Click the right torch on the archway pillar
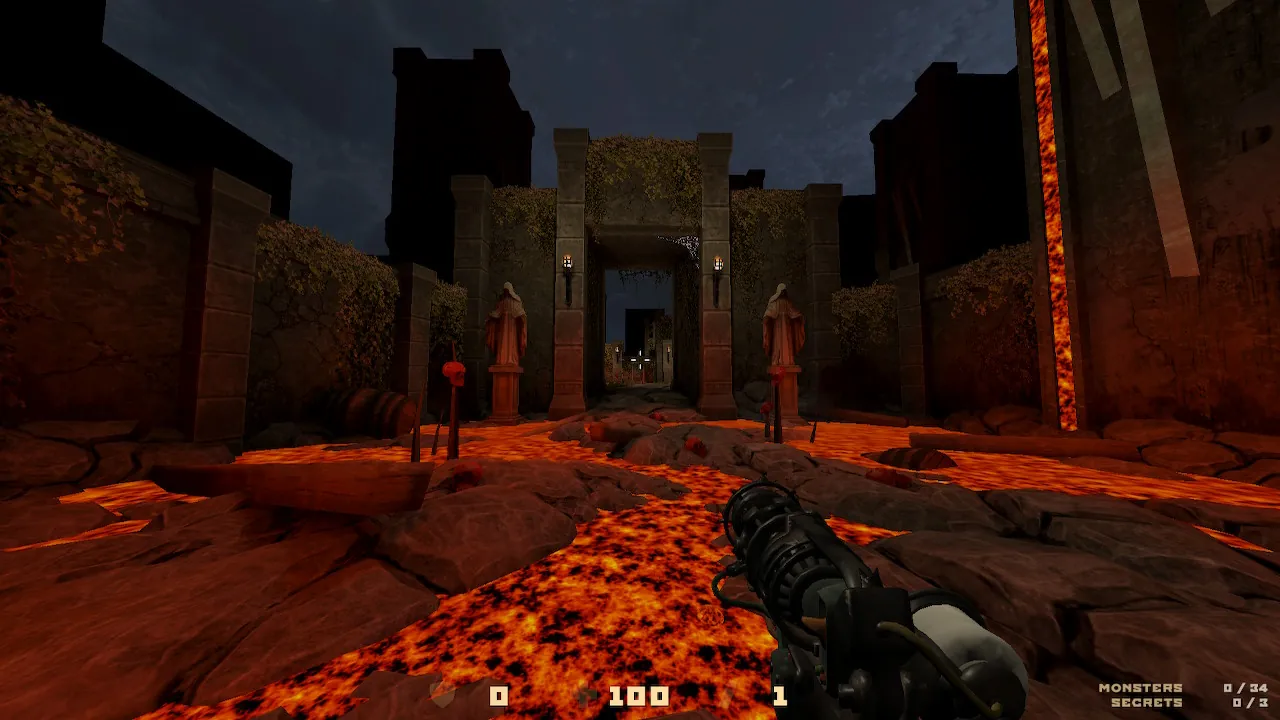Screen dimensions: 1280x720 click(x=717, y=262)
